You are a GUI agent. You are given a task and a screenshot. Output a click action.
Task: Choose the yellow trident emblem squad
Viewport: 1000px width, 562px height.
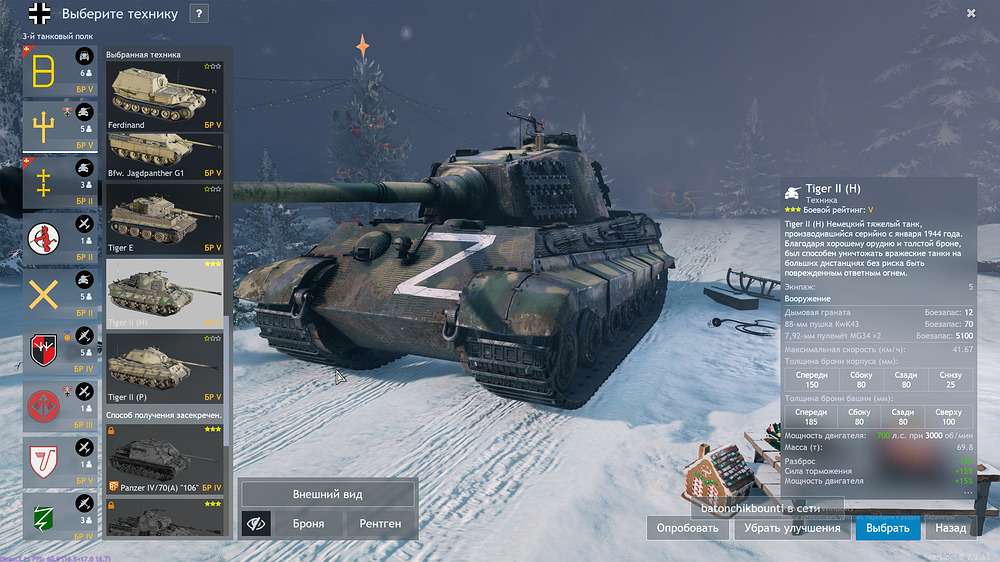pyautogui.click(x=44, y=127)
